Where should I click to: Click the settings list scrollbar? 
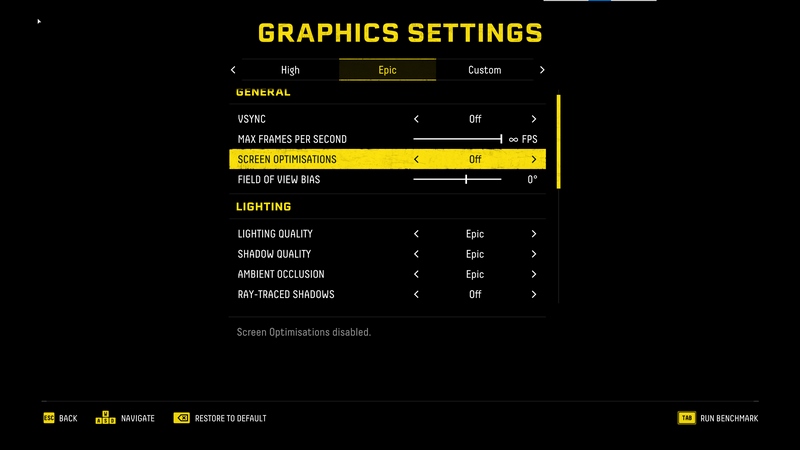pos(559,141)
